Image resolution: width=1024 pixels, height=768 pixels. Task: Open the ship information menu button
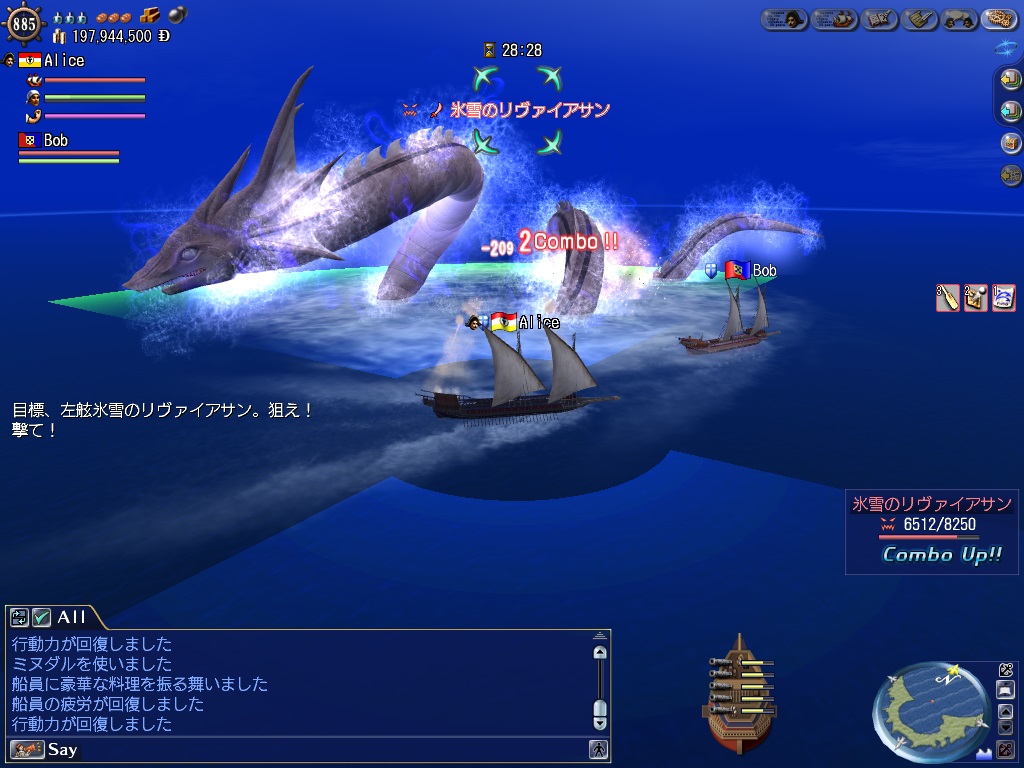tap(834, 19)
